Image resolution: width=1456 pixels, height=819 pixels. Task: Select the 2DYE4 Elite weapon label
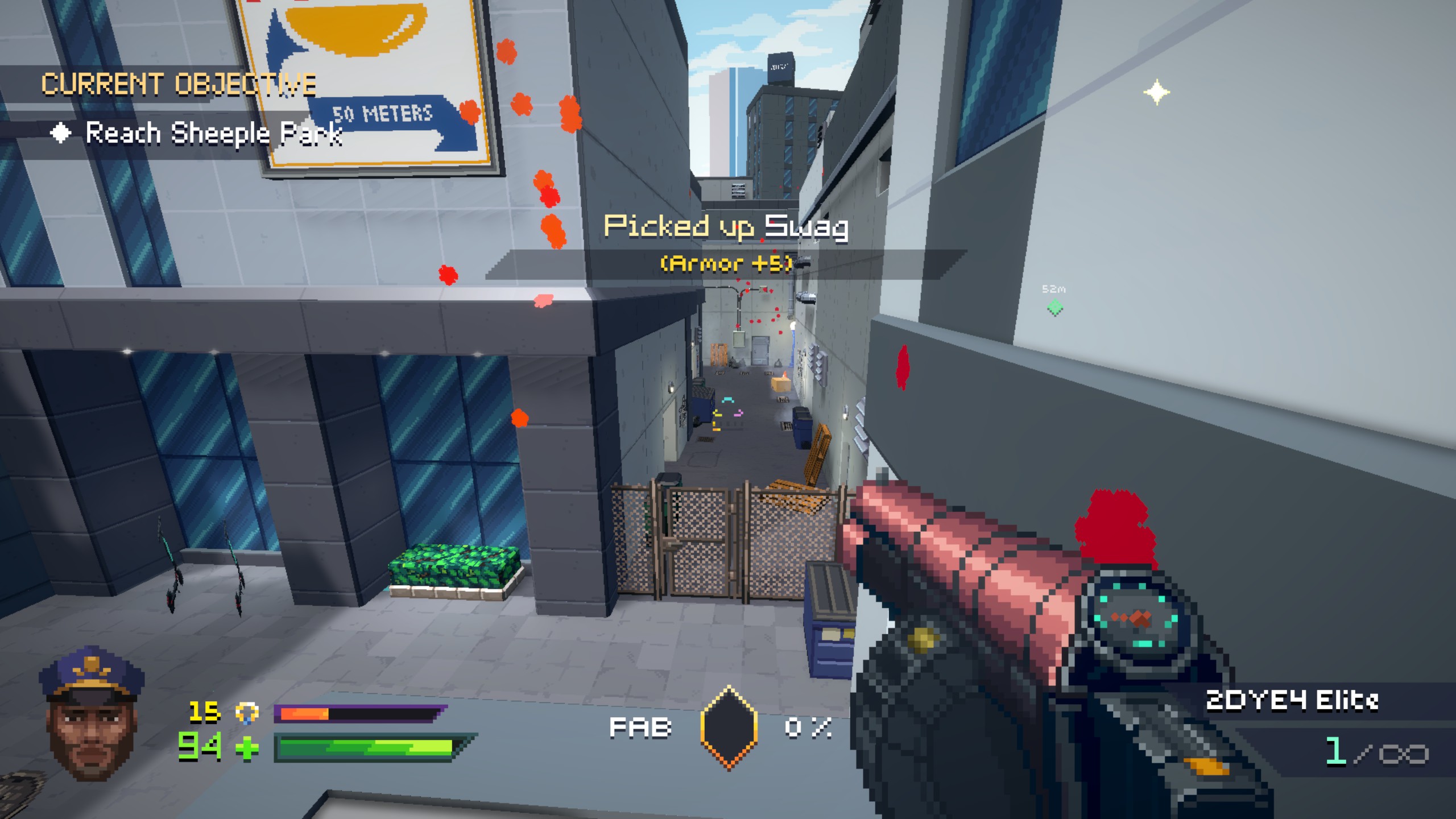click(1292, 701)
